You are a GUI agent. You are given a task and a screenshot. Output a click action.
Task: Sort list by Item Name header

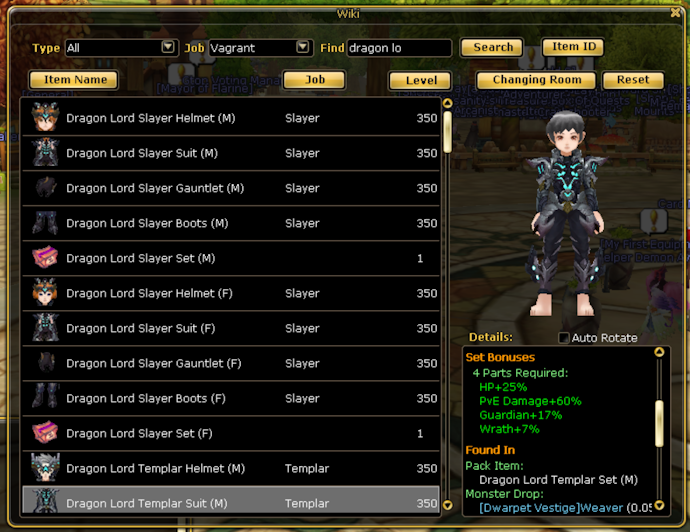(74, 80)
